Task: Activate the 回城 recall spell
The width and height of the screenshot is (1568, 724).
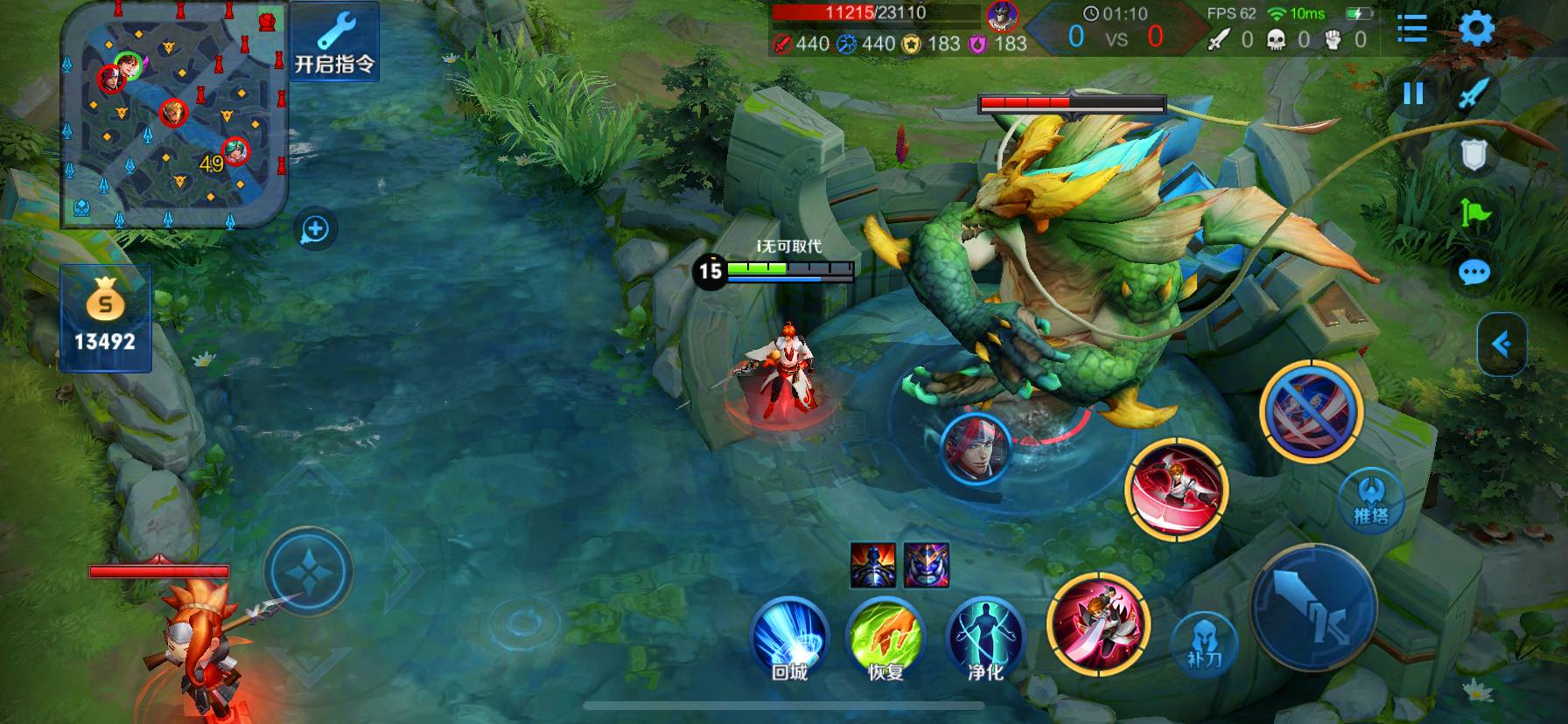Action: (789, 637)
